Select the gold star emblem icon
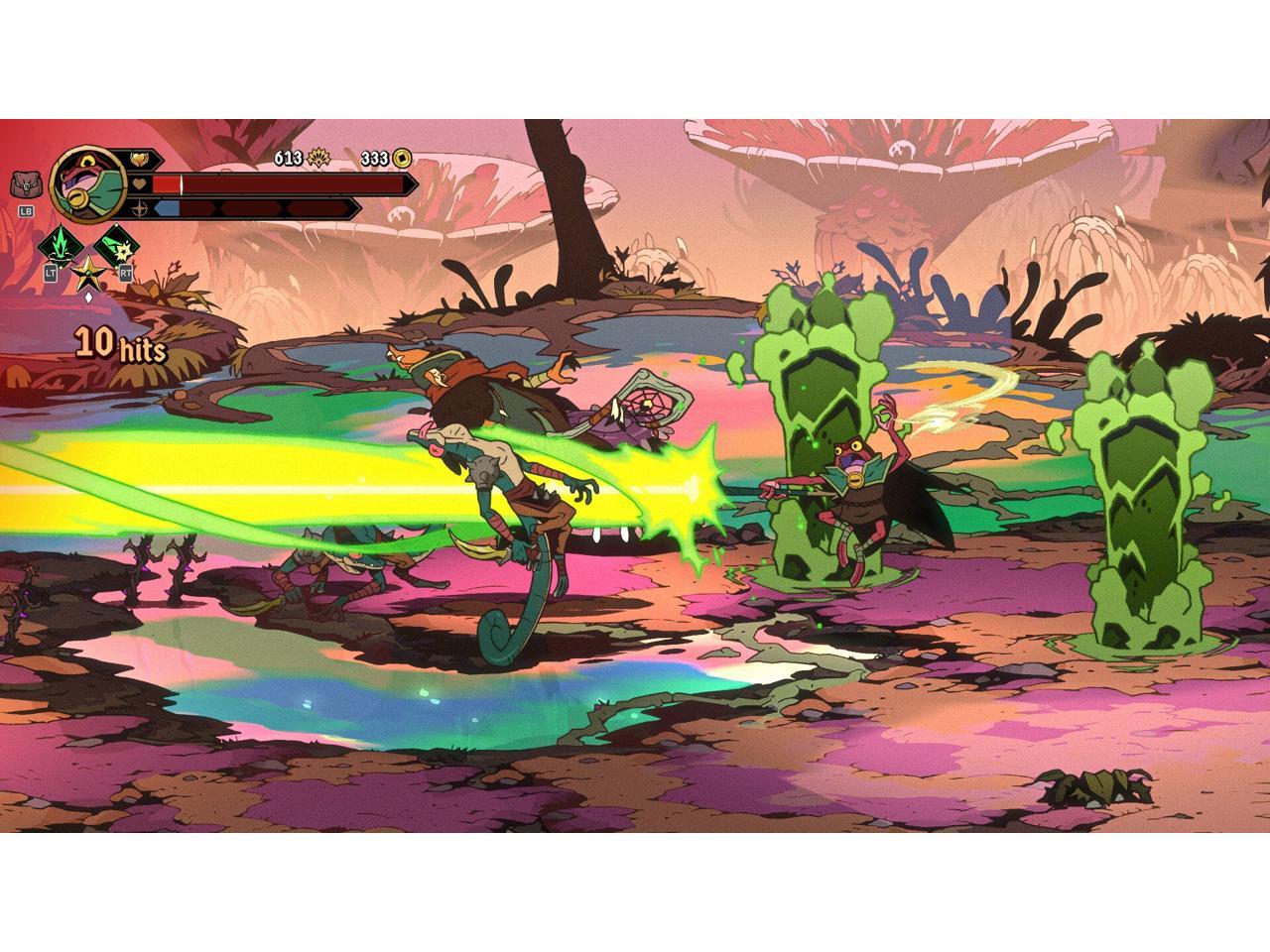Screen dimensions: 1270x952 pyautogui.click(x=87, y=273)
